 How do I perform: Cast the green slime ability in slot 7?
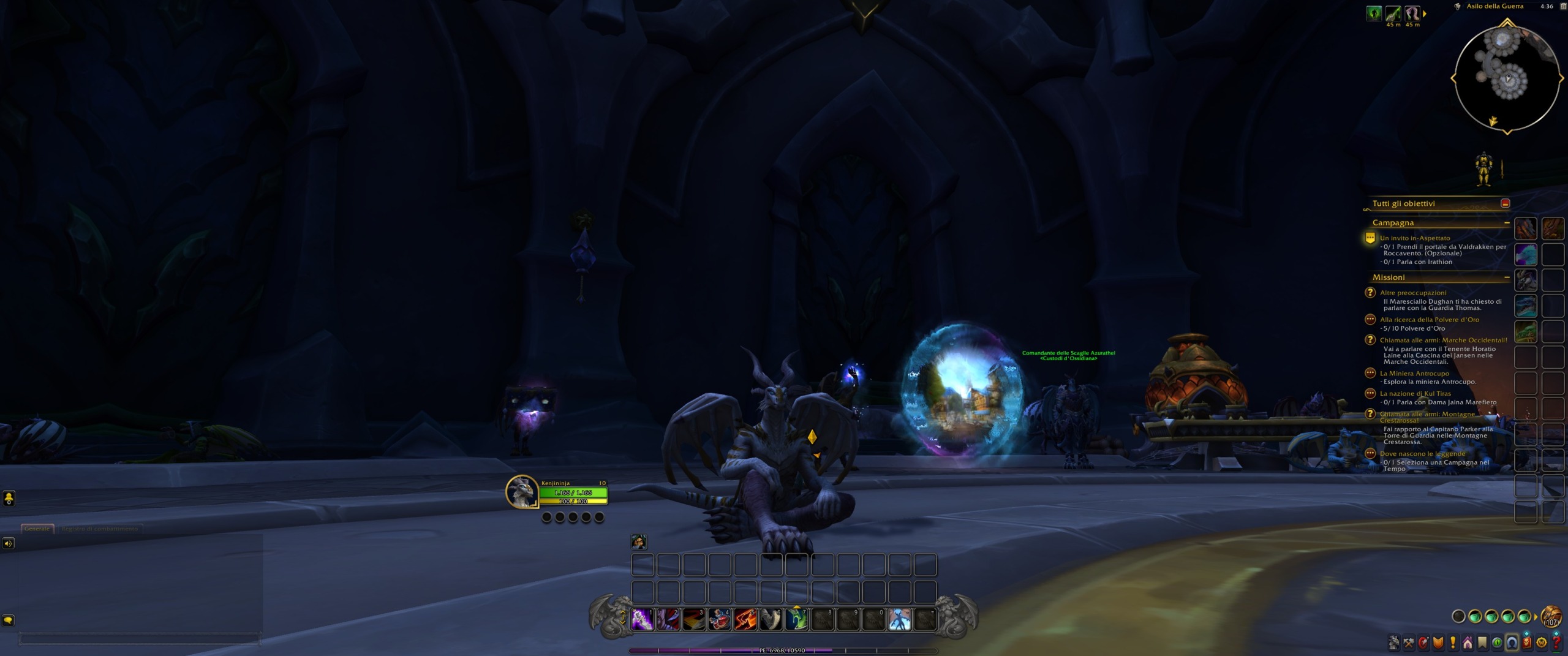(x=797, y=620)
